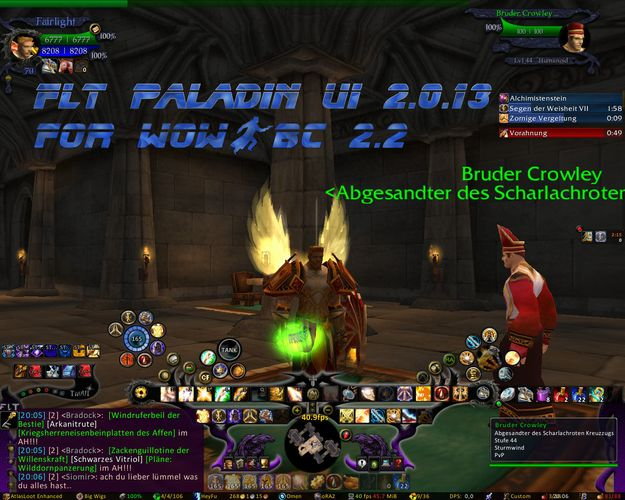Open the Zackenguillotine der Willenskraft item link
This screenshot has width=625, height=500.
pos(151,451)
